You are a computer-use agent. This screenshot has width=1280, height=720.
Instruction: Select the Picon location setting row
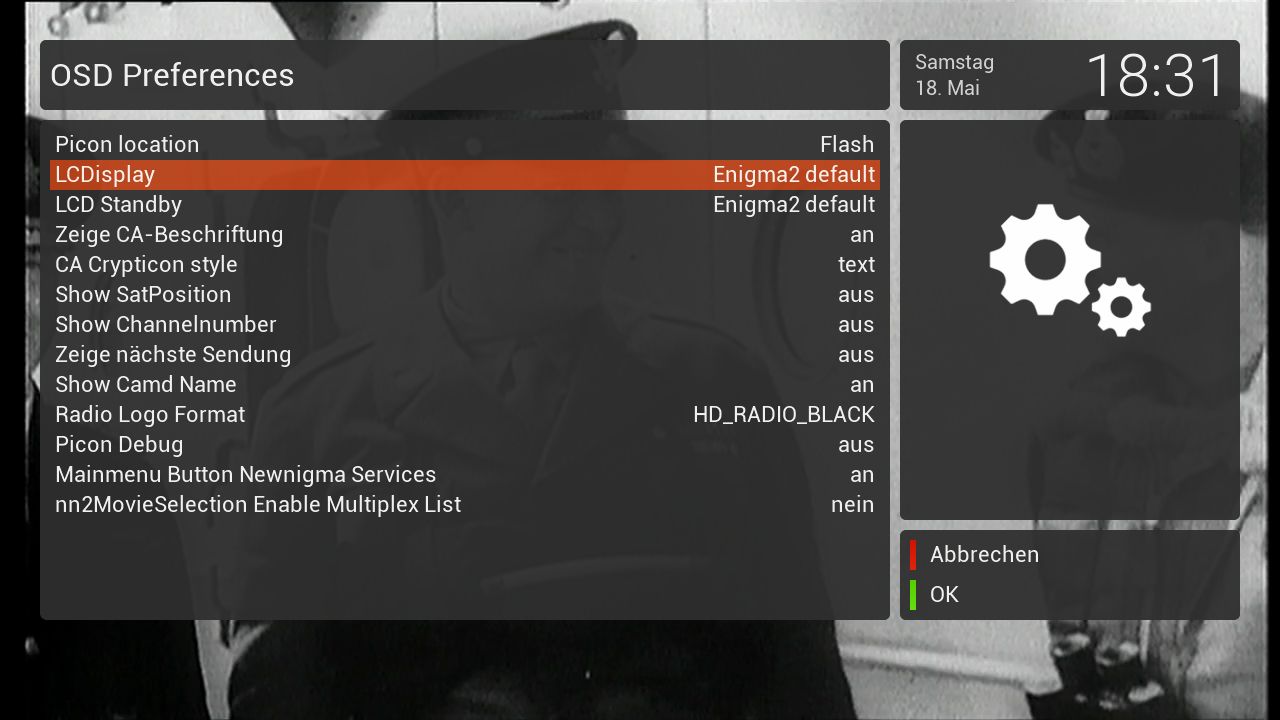(x=464, y=144)
